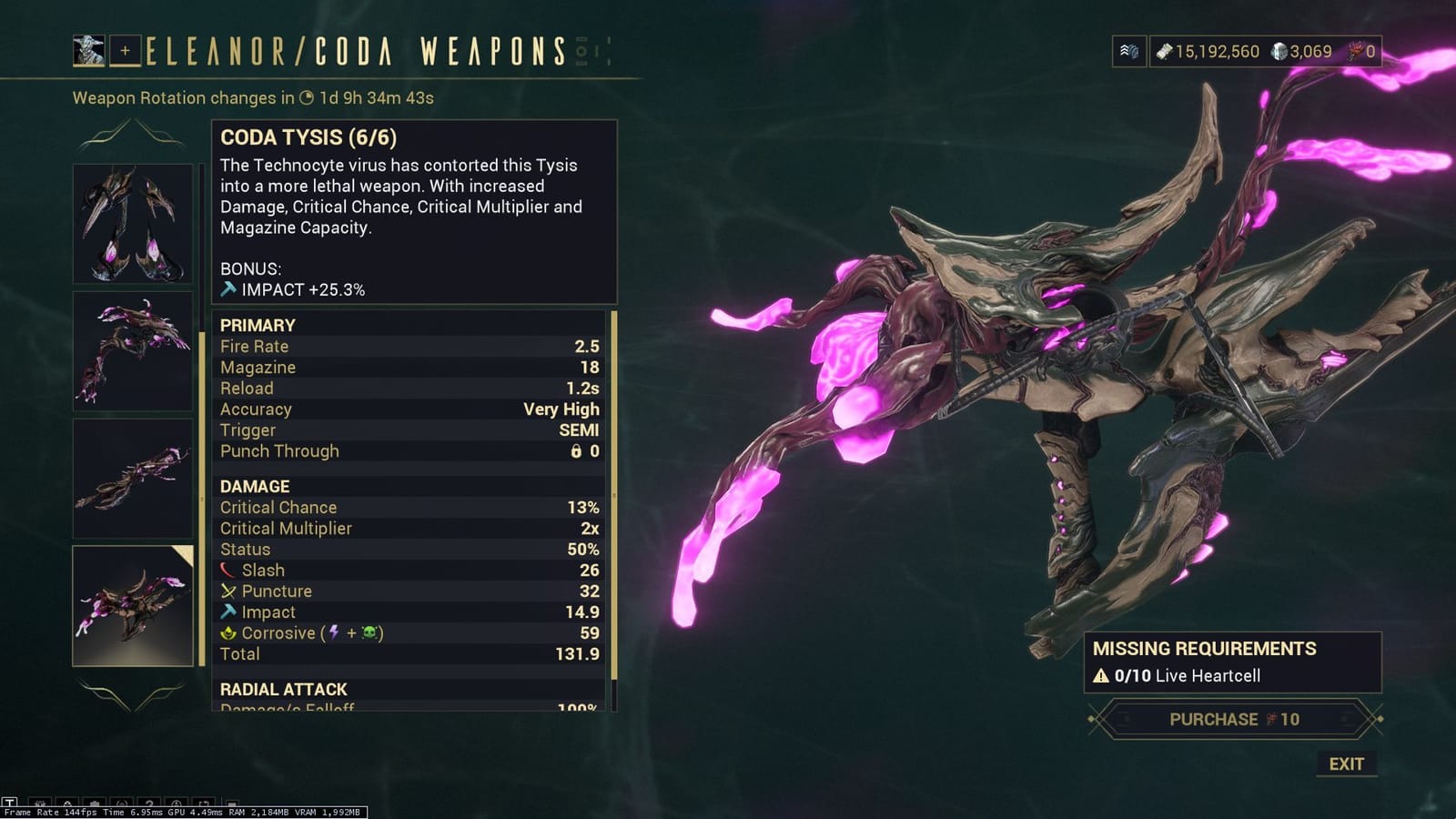Click the Impact damage icon
This screenshot has height=819, width=1456.
tap(227, 612)
